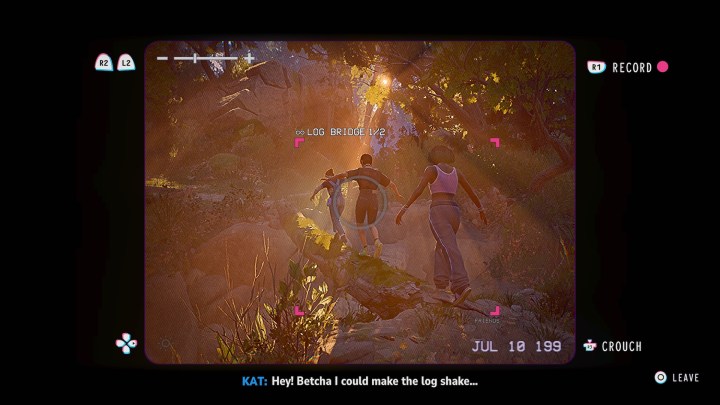Click the red Record indicator dot

click(x=662, y=67)
